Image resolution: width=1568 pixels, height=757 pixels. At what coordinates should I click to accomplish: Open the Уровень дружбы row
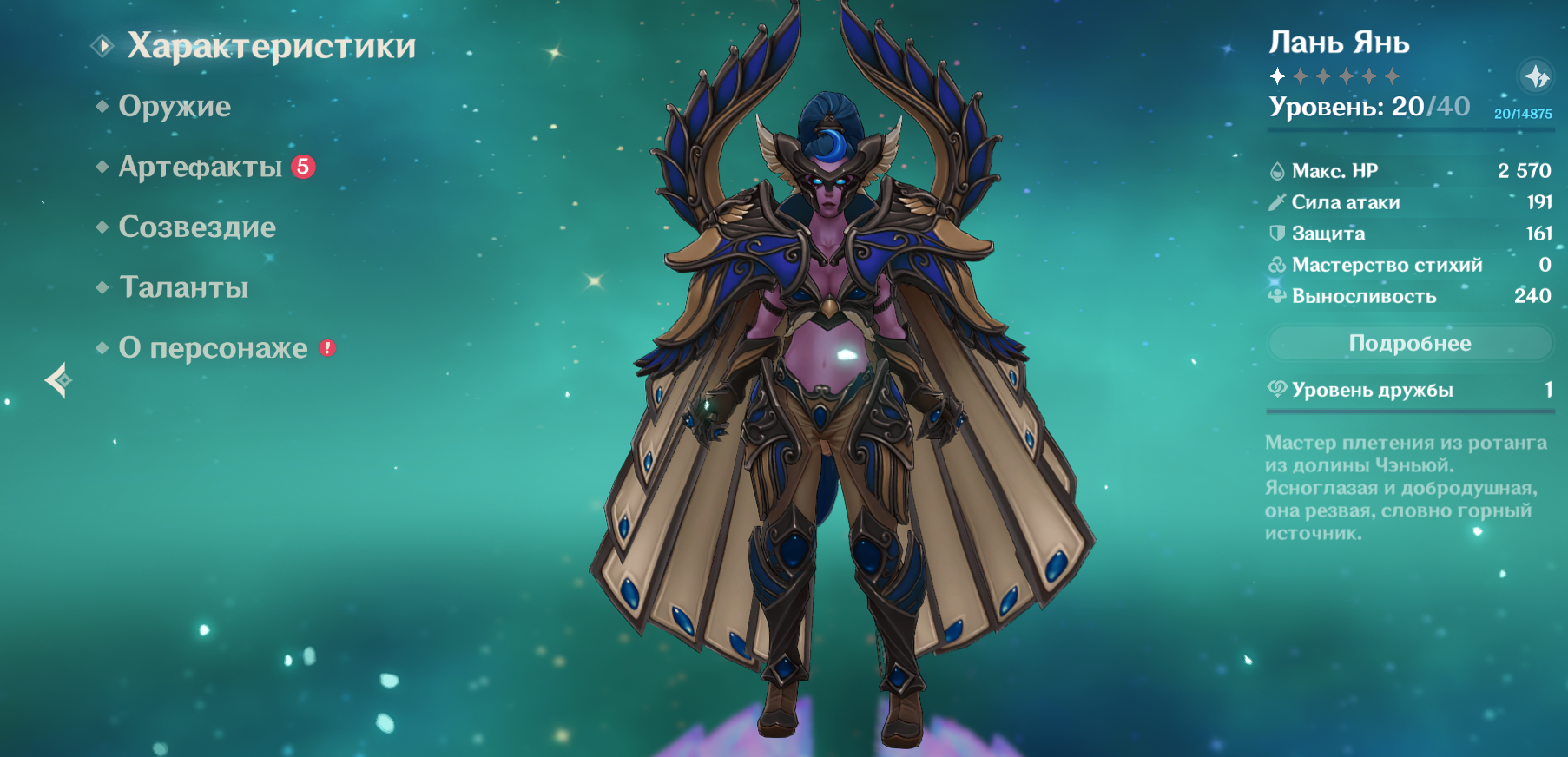tap(1409, 390)
